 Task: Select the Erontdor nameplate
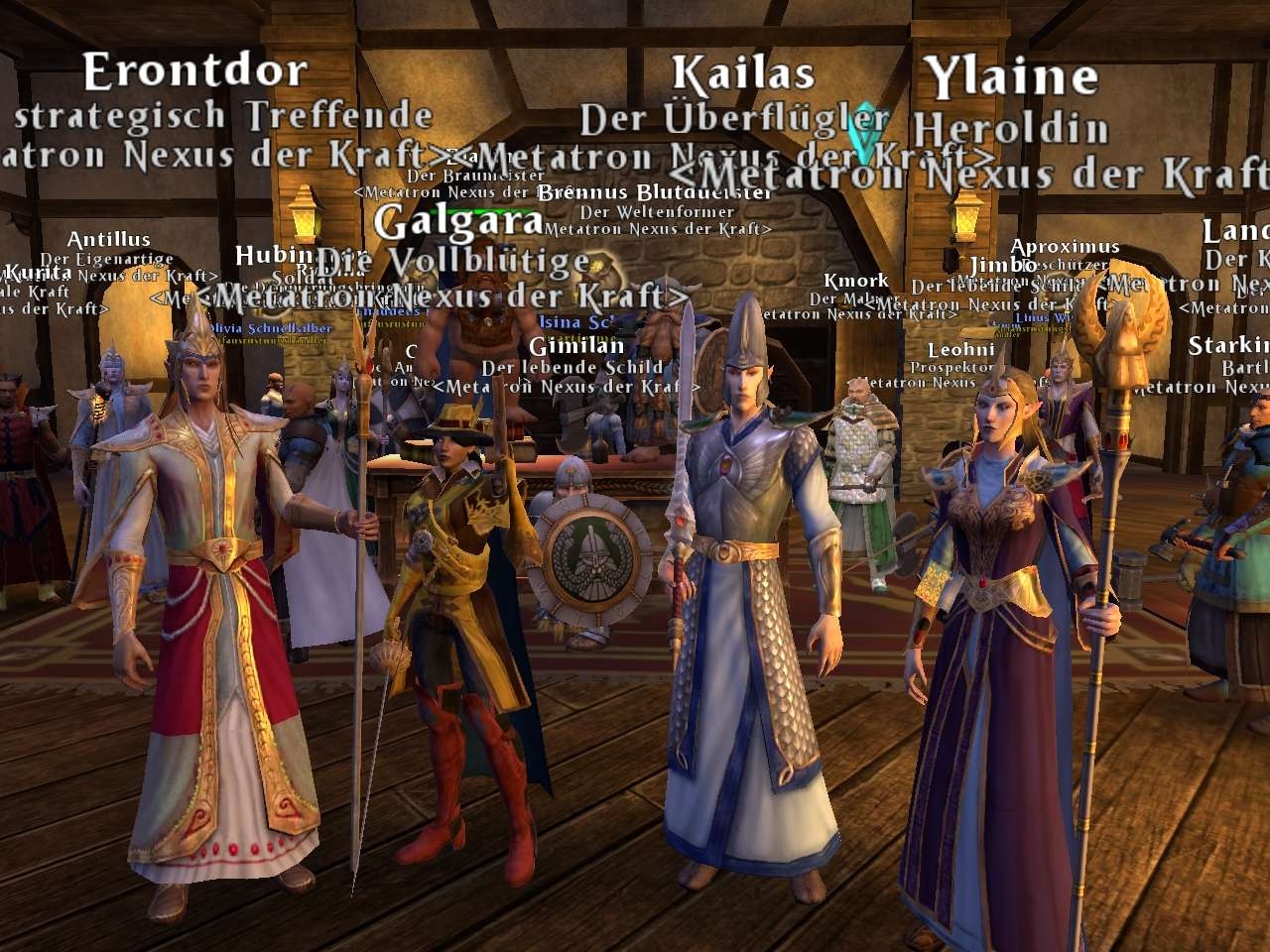195,71
